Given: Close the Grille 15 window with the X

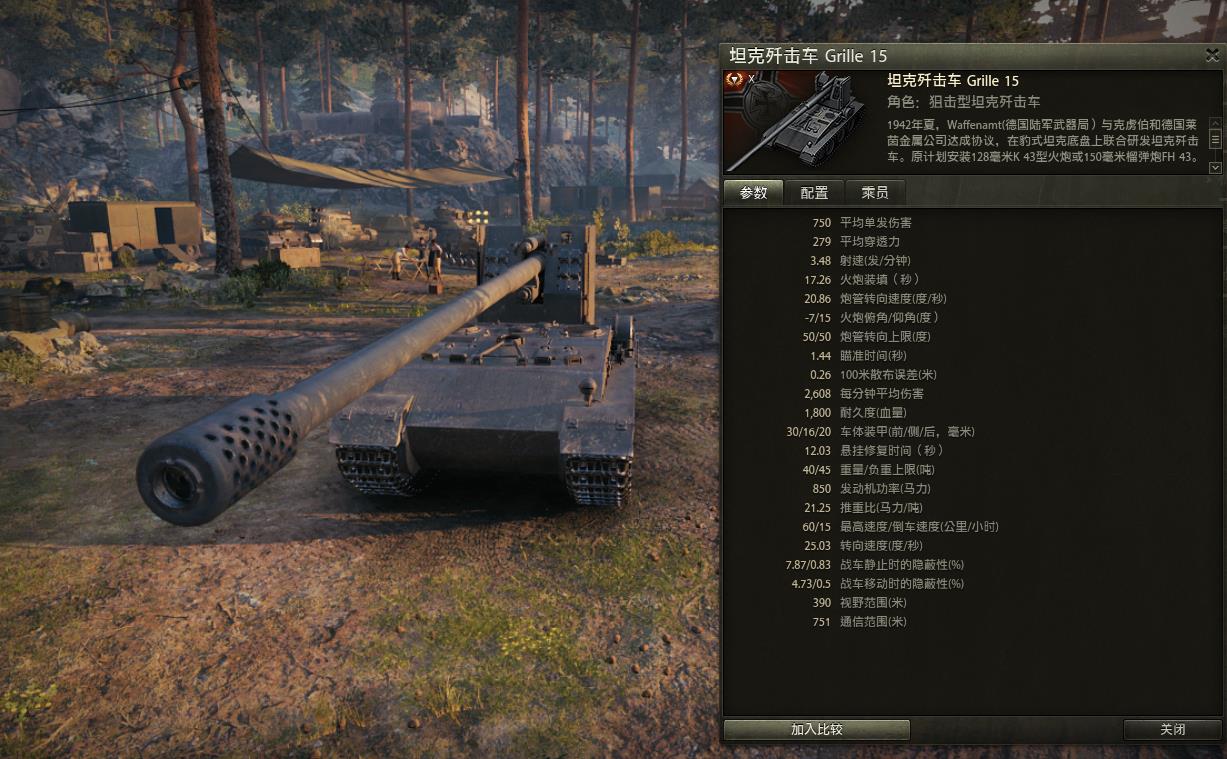Looking at the screenshot, I should (x=1212, y=56).
